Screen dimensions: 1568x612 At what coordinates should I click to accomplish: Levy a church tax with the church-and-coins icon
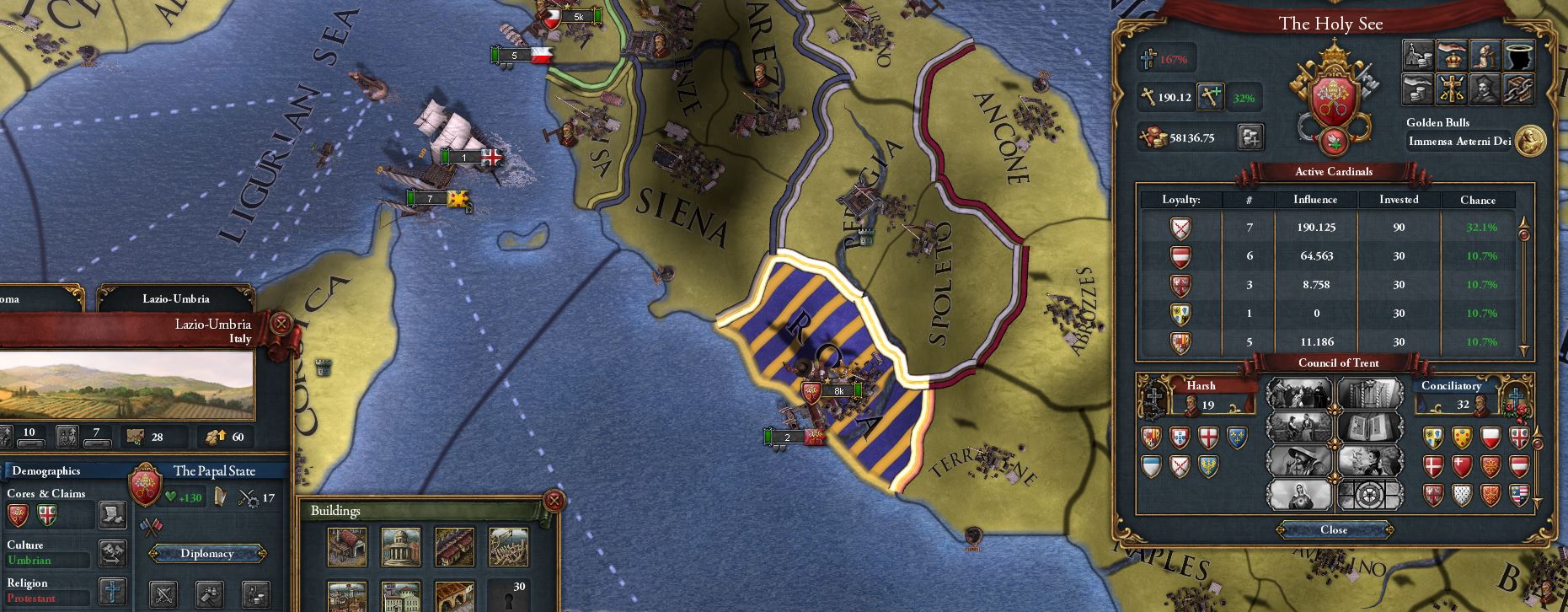(1418, 55)
